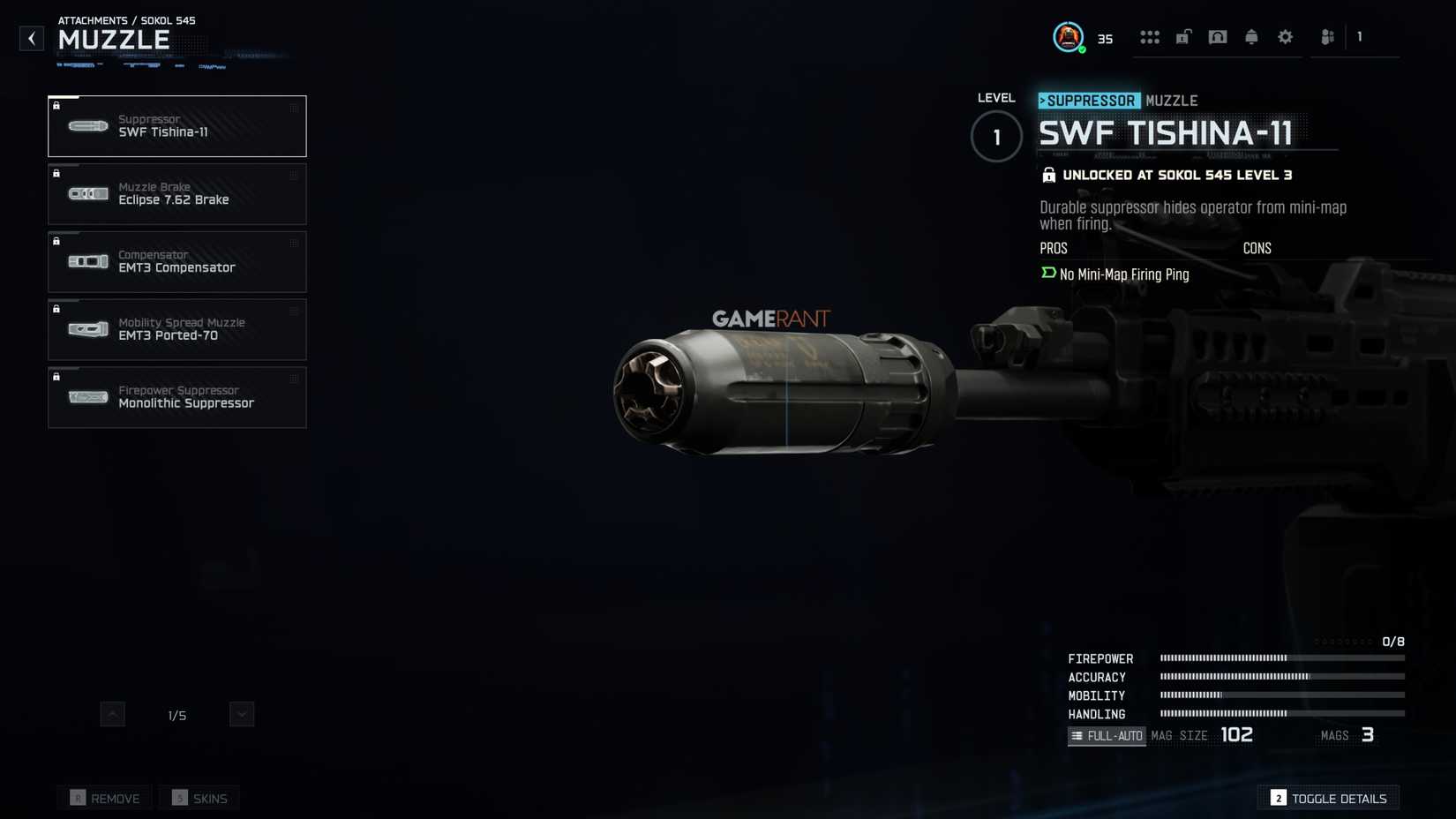This screenshot has width=1456, height=819.
Task: Click the up chevron above page indicator
Action: (112, 714)
